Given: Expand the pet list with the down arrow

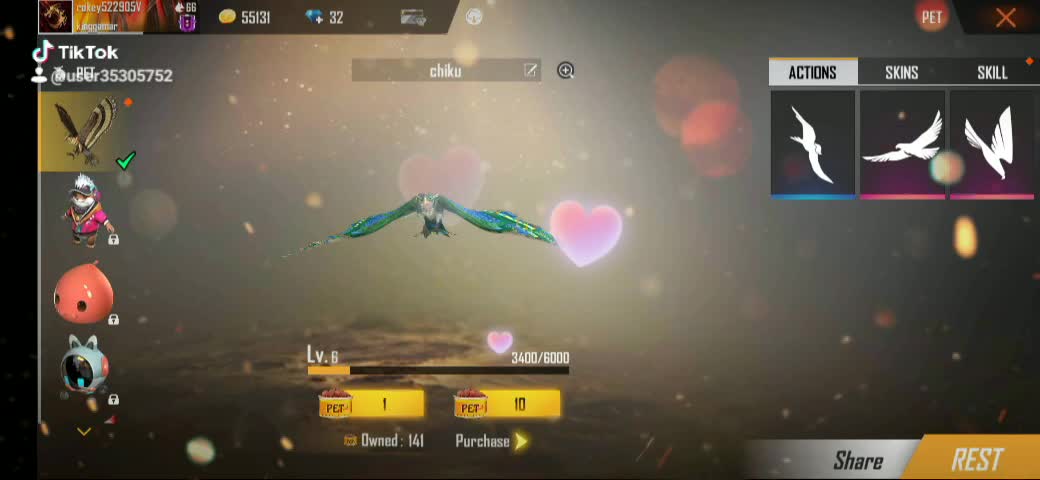Looking at the screenshot, I should (x=84, y=431).
